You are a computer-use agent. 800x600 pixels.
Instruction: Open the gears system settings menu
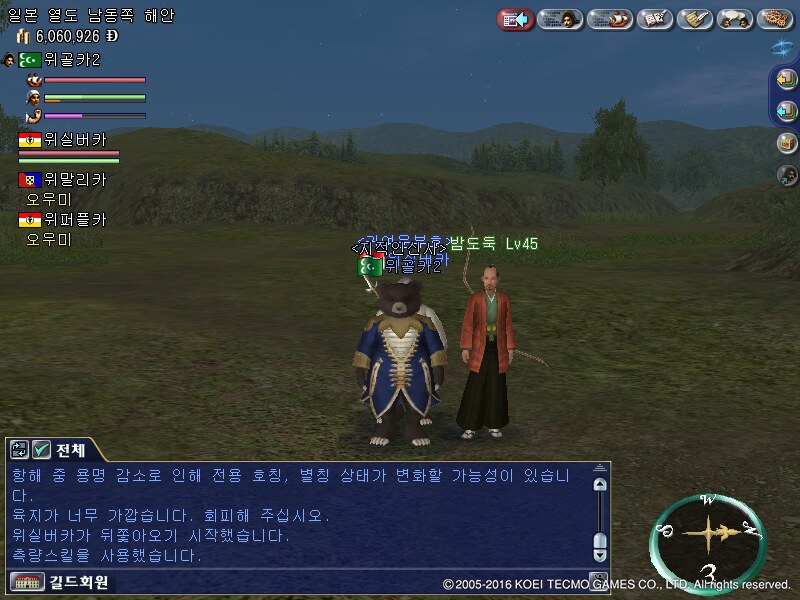(x=775, y=19)
